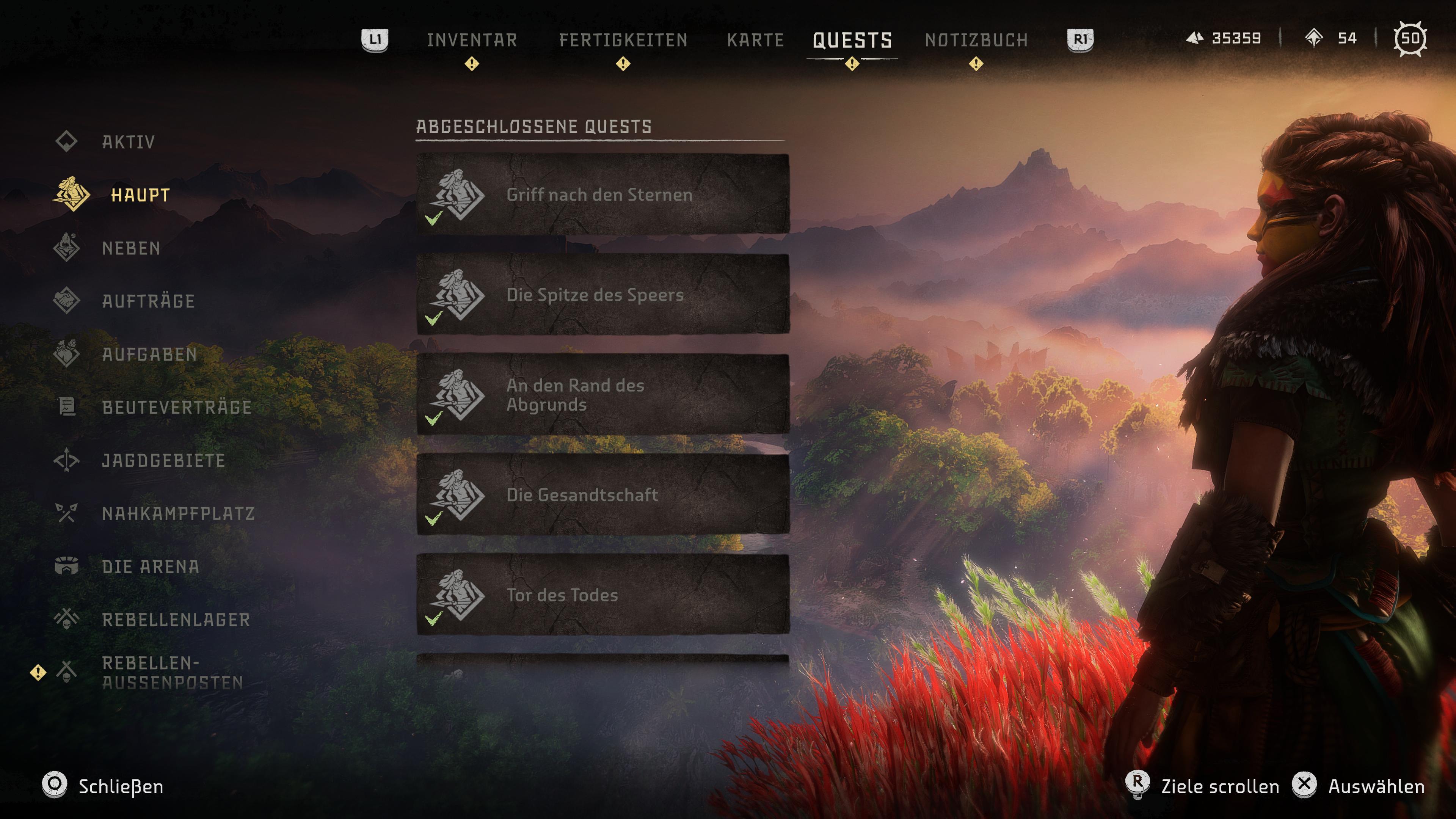Open the Rebellen-Aussenposten category
Image resolution: width=1456 pixels, height=819 pixels.
point(173,673)
